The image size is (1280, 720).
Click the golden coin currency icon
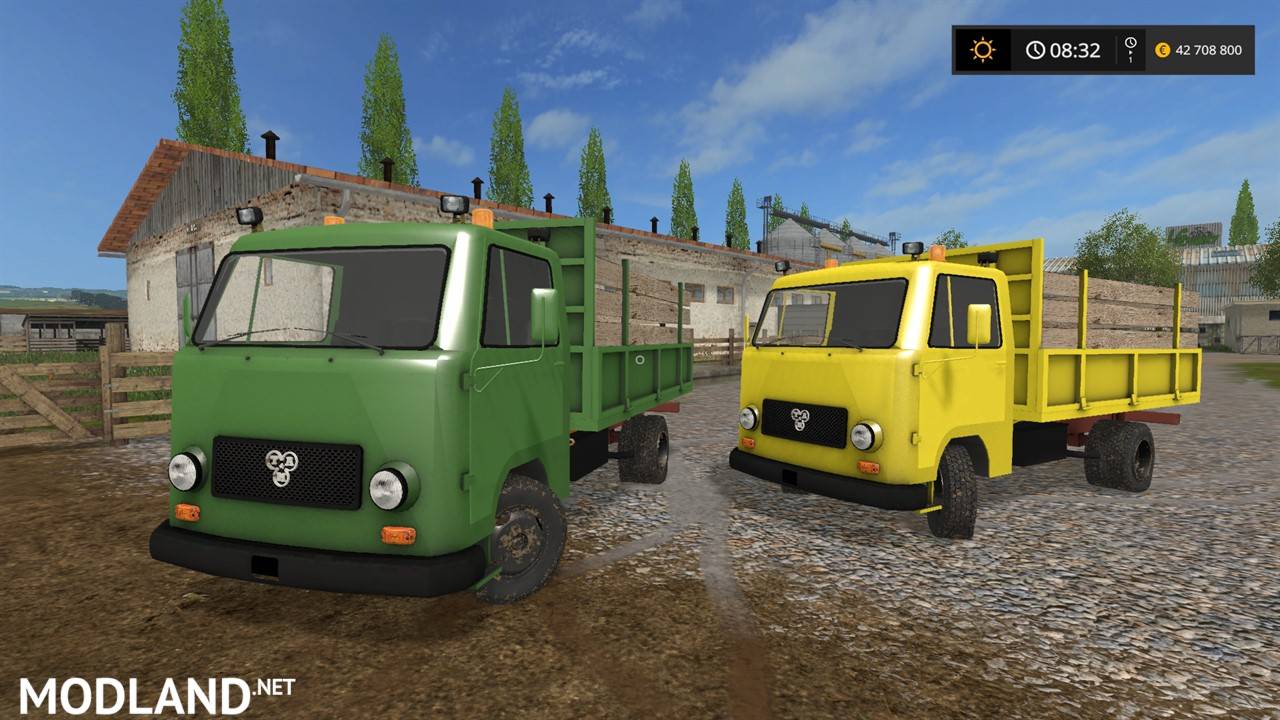(x=1163, y=50)
